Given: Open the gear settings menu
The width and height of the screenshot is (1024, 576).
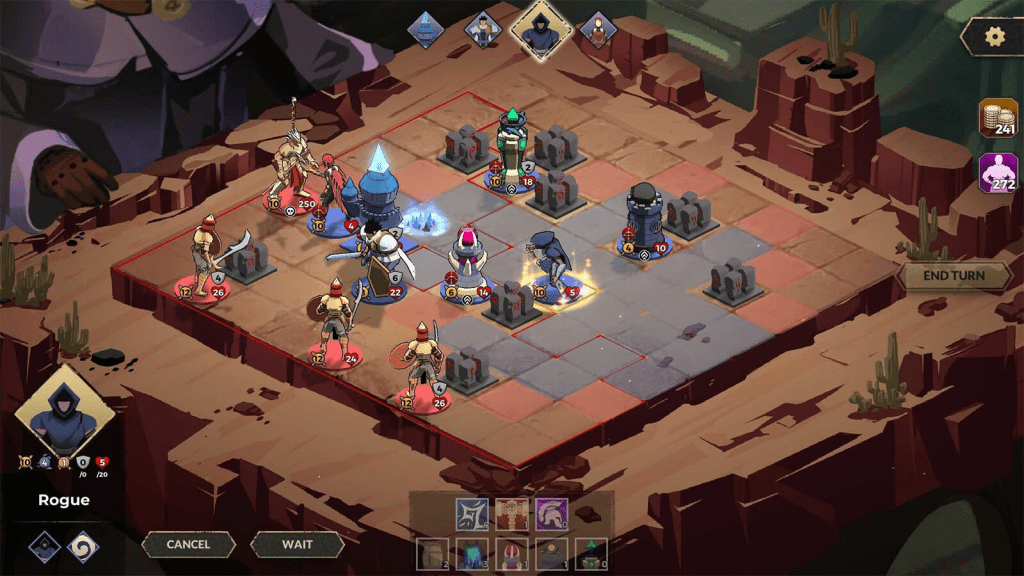Looking at the screenshot, I should [x=994, y=37].
